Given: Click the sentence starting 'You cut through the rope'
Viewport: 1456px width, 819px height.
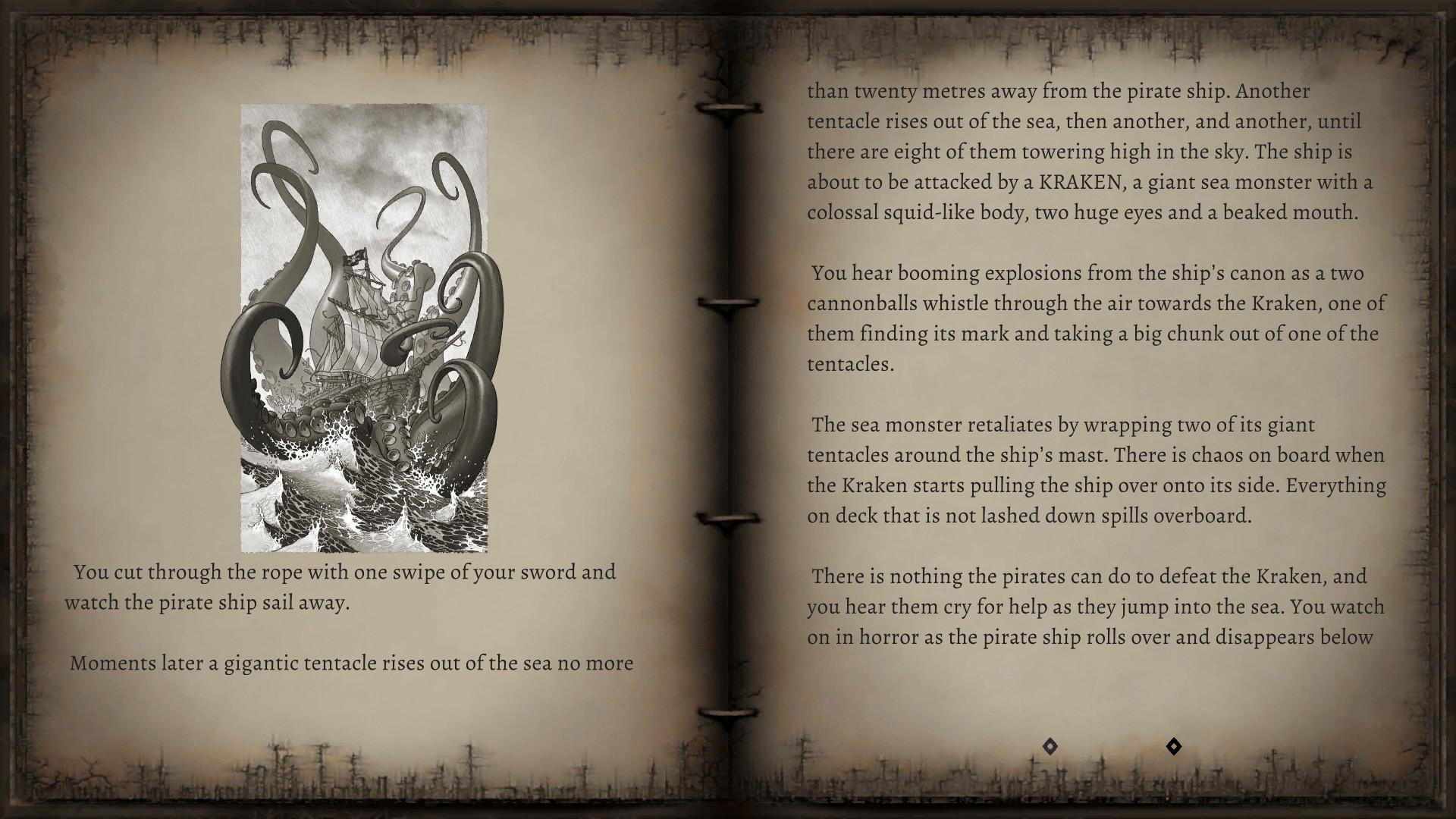Looking at the screenshot, I should pos(341,573).
